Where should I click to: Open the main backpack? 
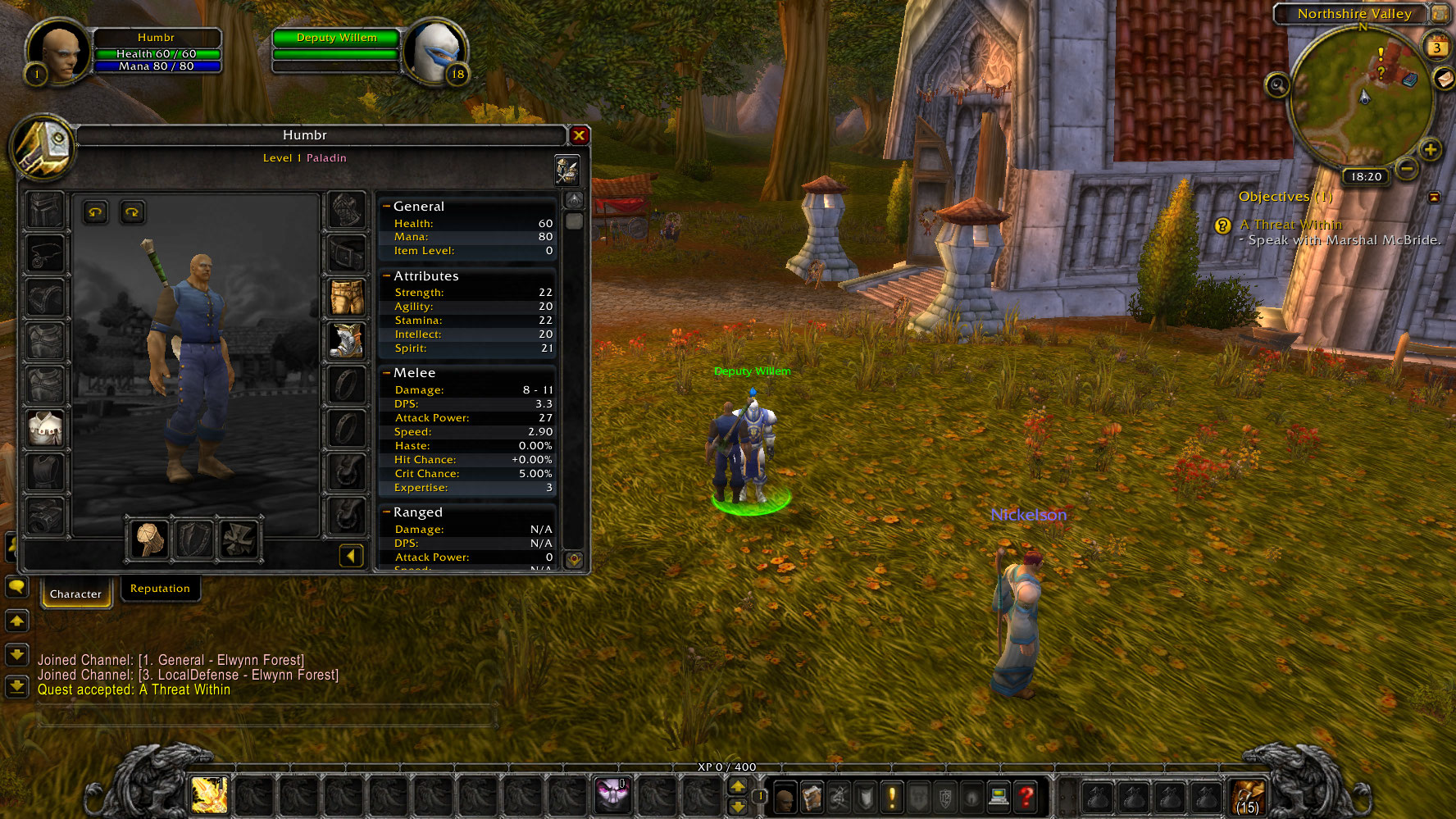1247,796
